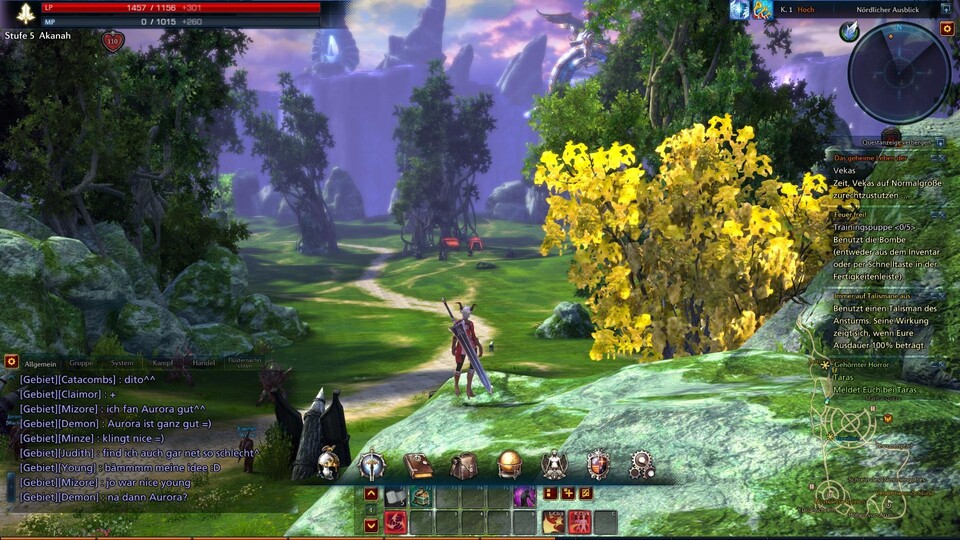Show the Kampf chat tab
Screen dimensions: 960x540
click(x=163, y=363)
